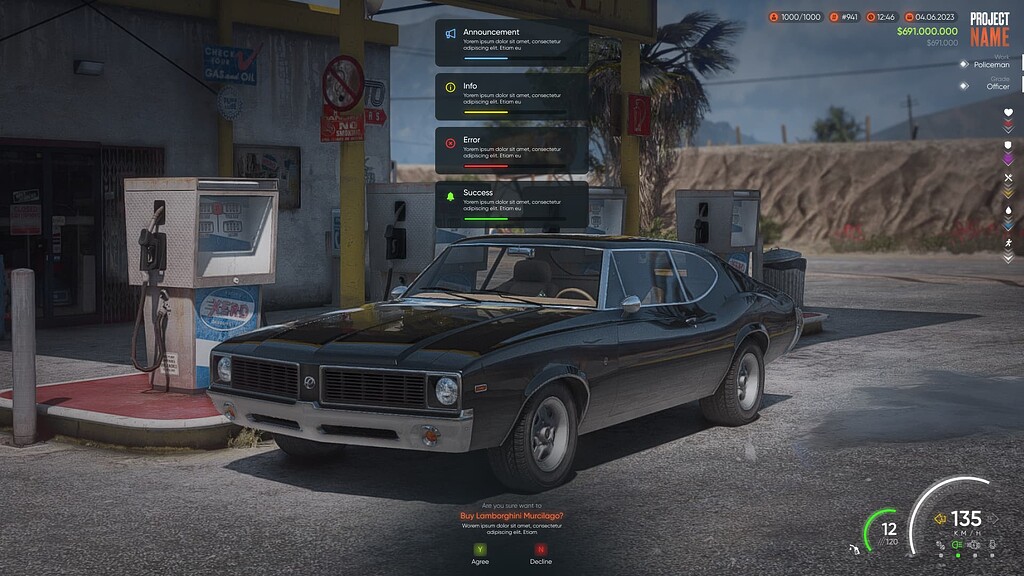Select the megaphone announcement icon
This screenshot has width=1024, height=576.
click(450, 34)
